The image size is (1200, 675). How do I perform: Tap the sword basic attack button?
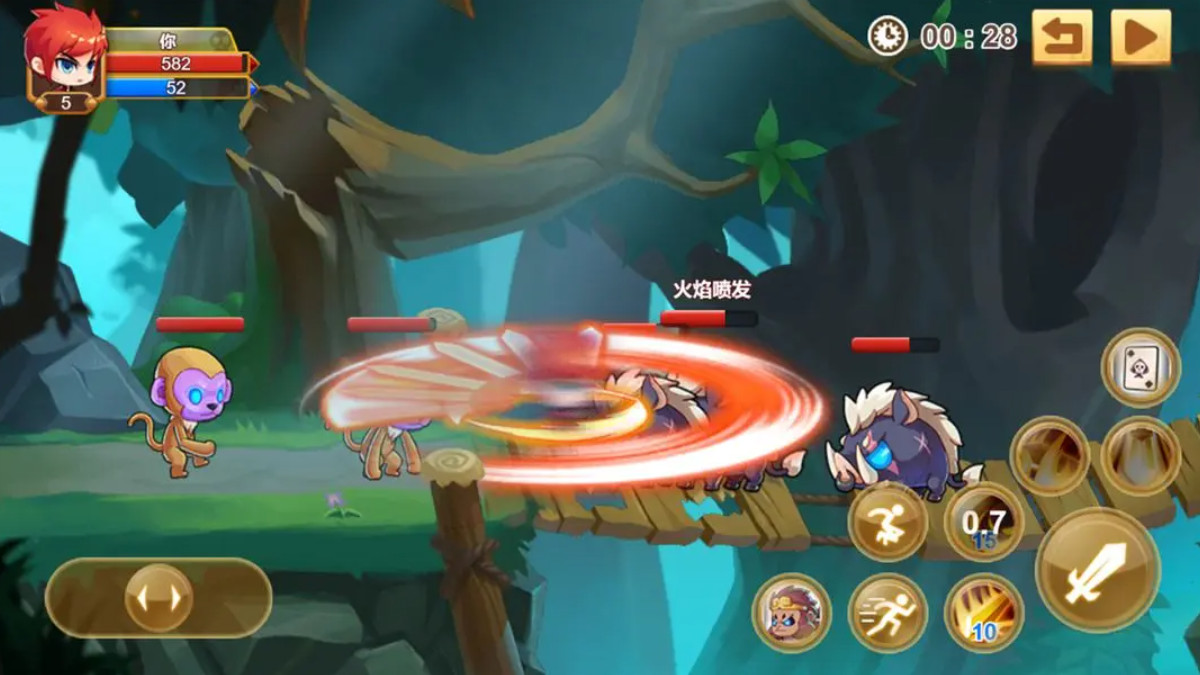point(1097,570)
